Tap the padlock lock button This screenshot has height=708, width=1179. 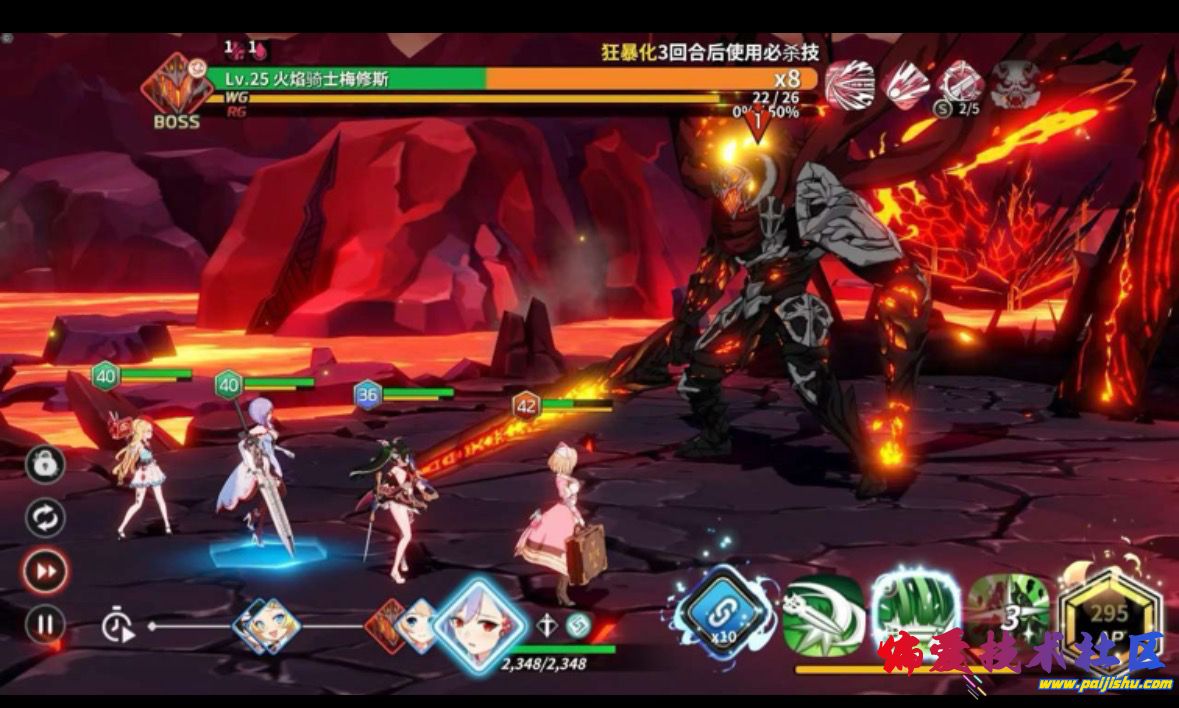tap(45, 464)
